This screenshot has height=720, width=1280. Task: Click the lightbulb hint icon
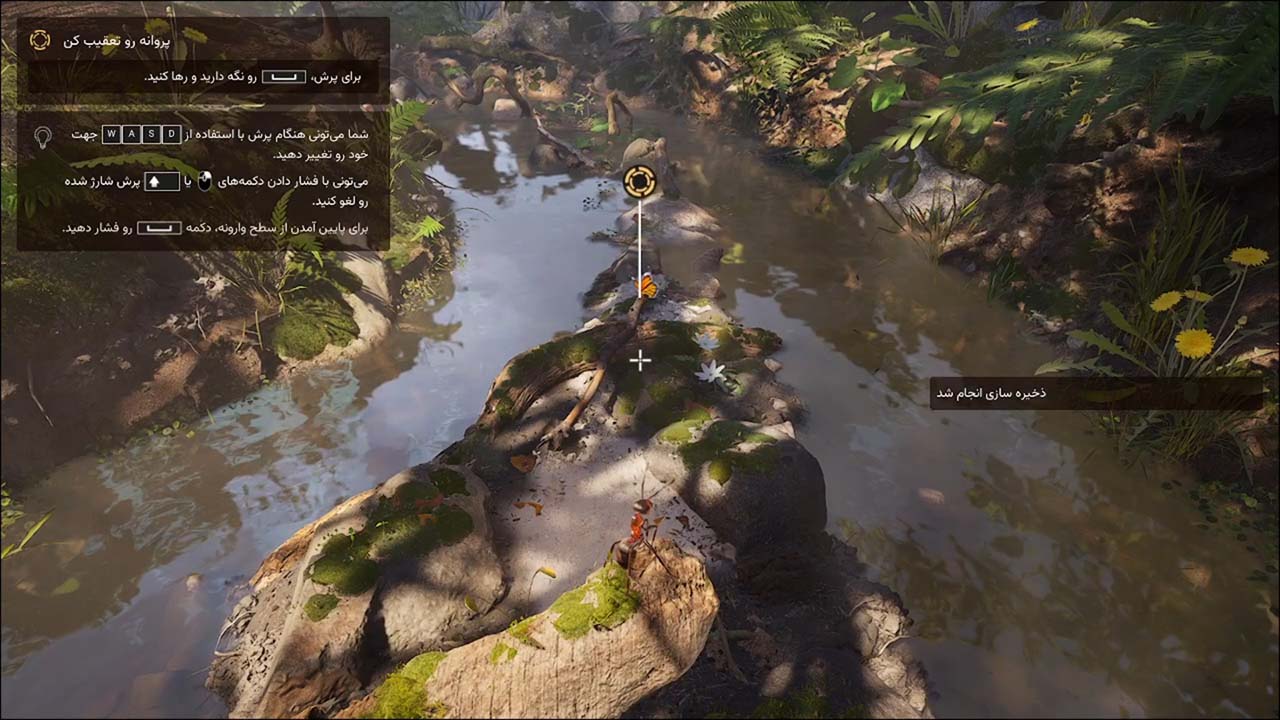43,137
